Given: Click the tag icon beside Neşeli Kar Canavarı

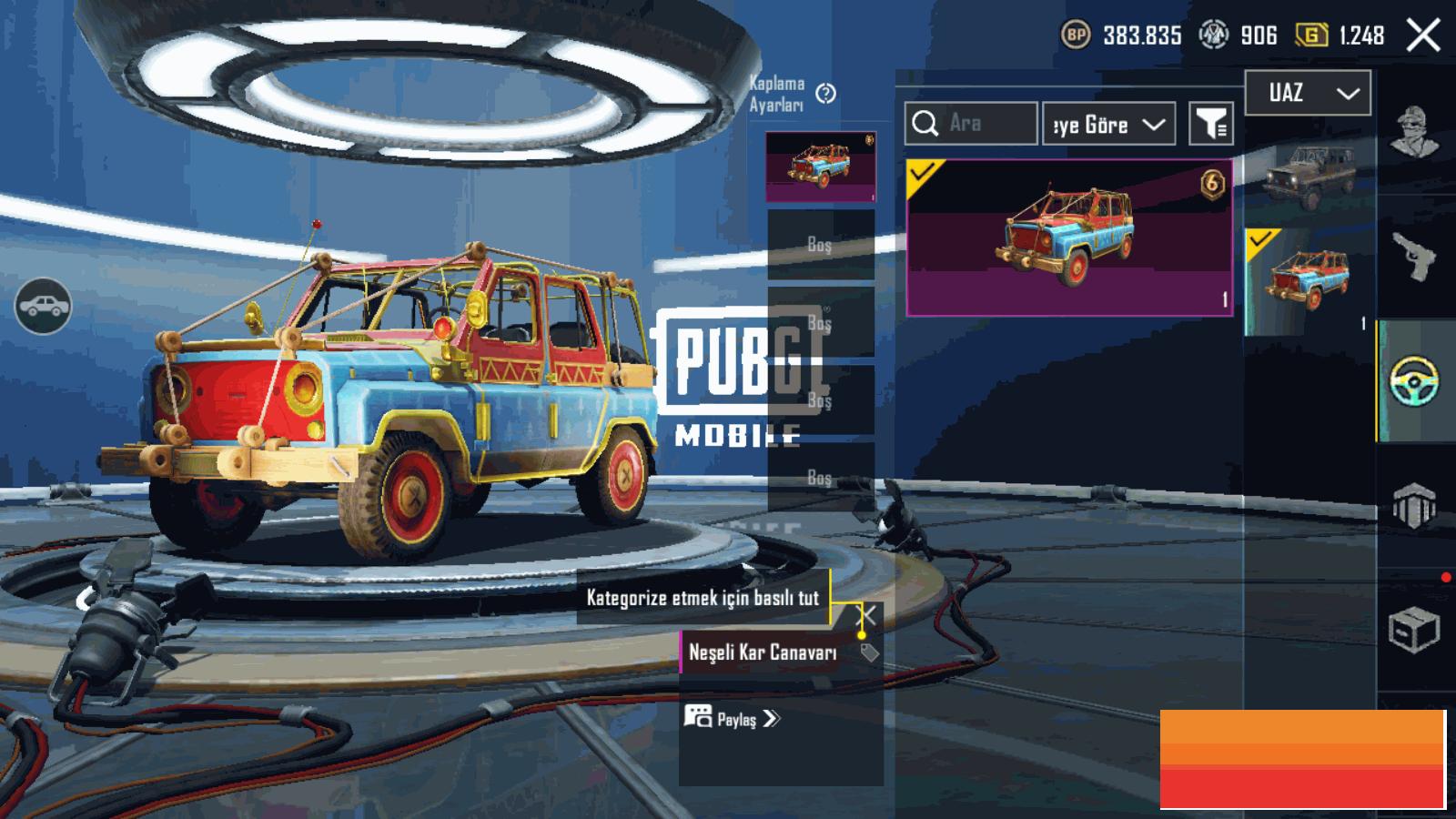Looking at the screenshot, I should pos(869,652).
